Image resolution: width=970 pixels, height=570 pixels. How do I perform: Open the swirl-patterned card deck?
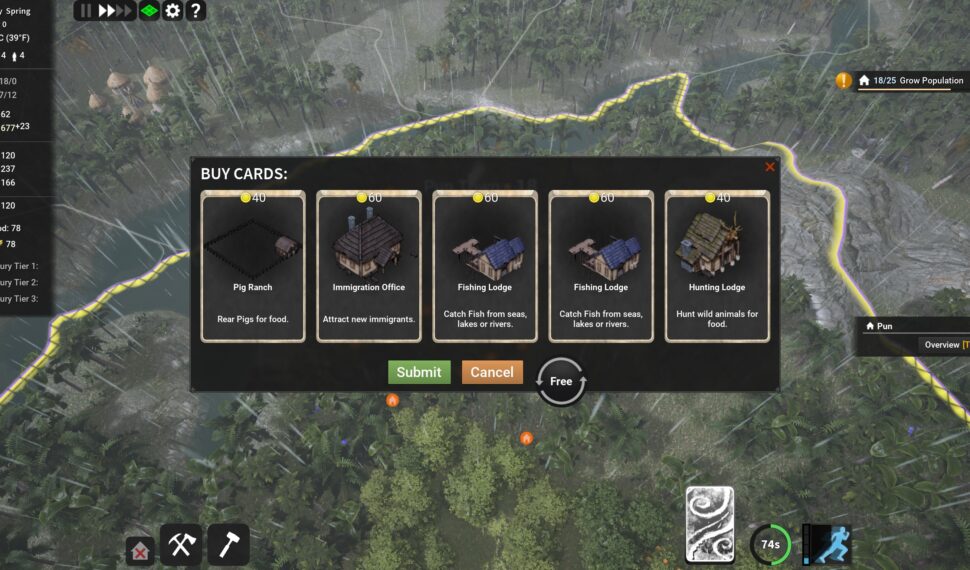[710, 525]
